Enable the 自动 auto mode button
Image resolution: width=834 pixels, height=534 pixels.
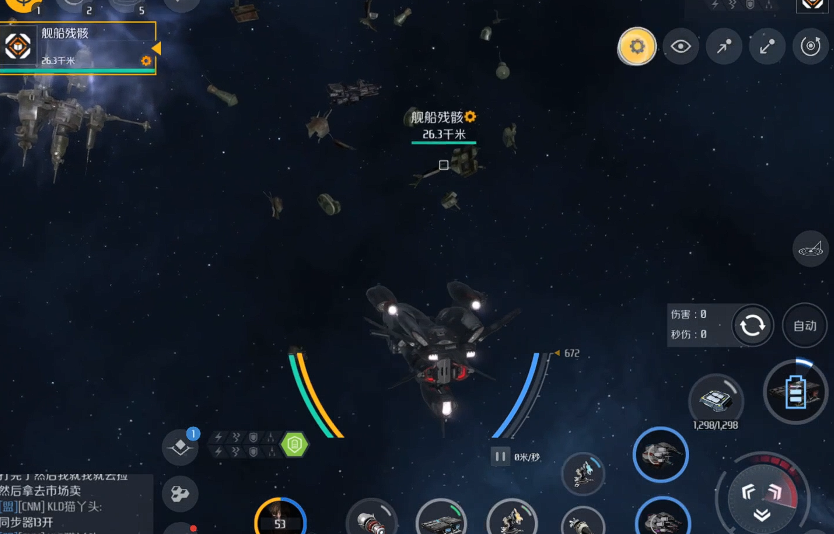point(804,325)
